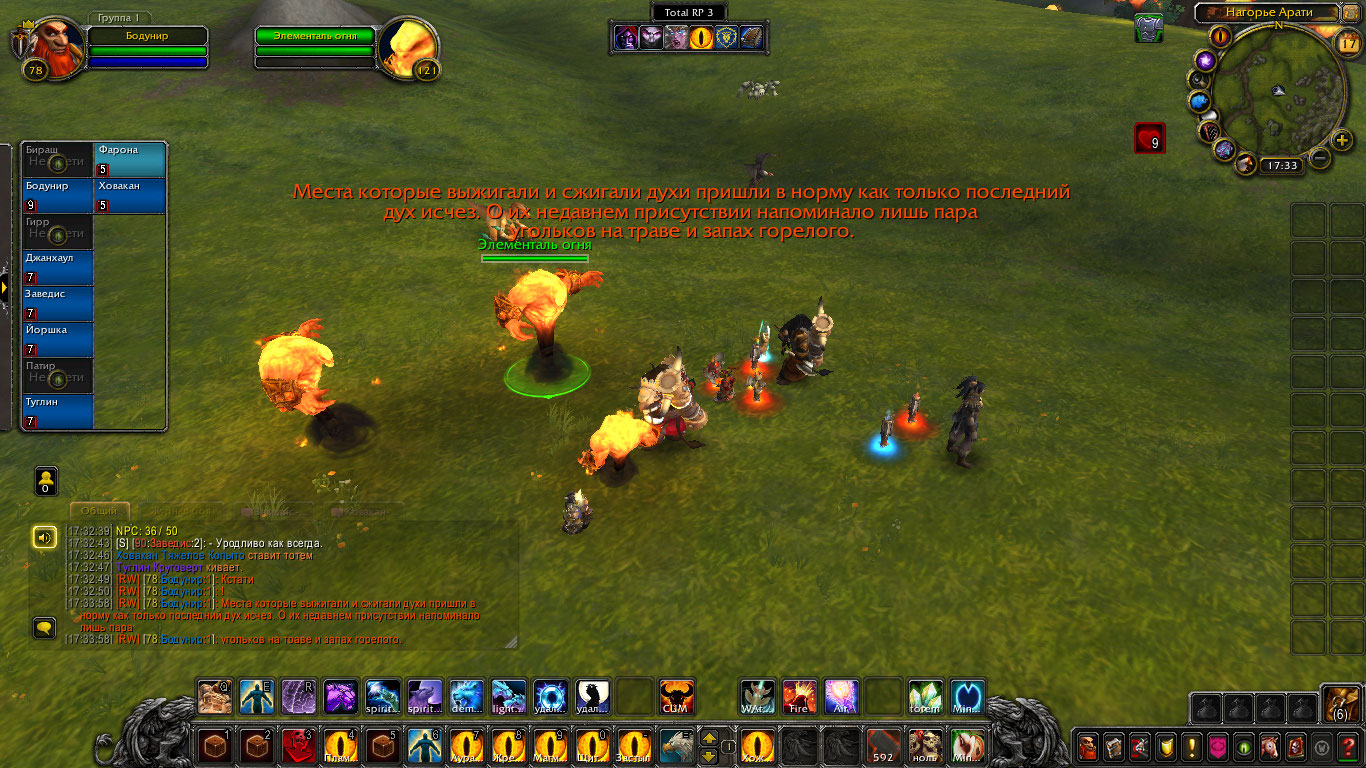This screenshot has height=768, width=1366.
Task: Activate the CUM bull head action button
Action: pyautogui.click(x=676, y=696)
